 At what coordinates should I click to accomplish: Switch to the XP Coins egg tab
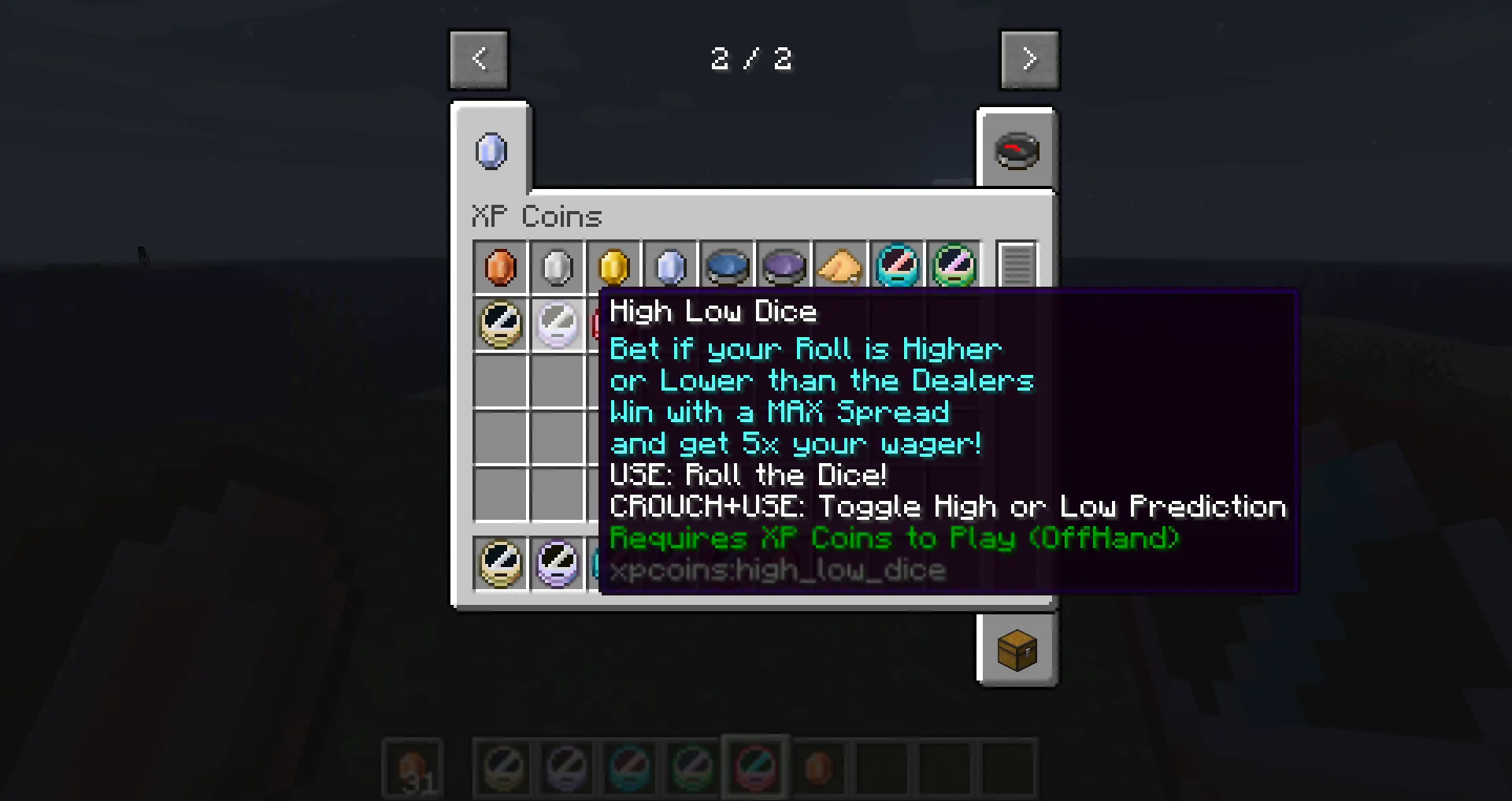[x=490, y=150]
